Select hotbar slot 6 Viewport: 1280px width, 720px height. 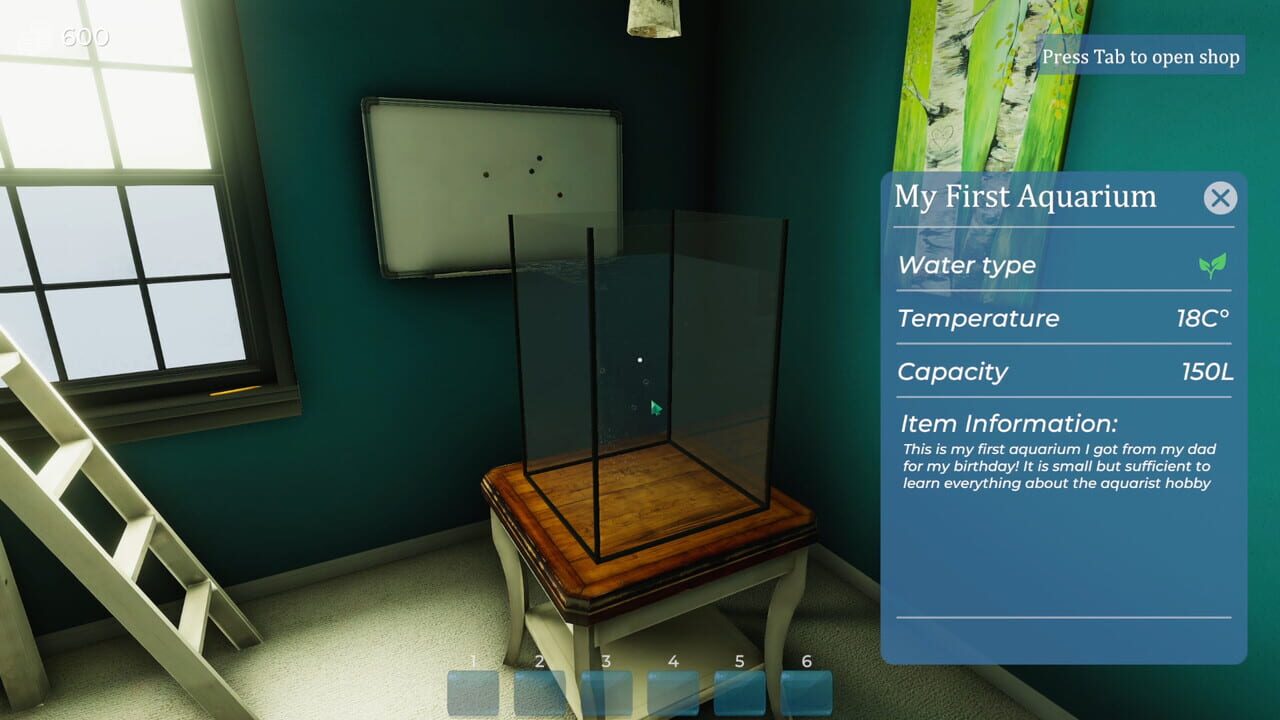pos(806,690)
